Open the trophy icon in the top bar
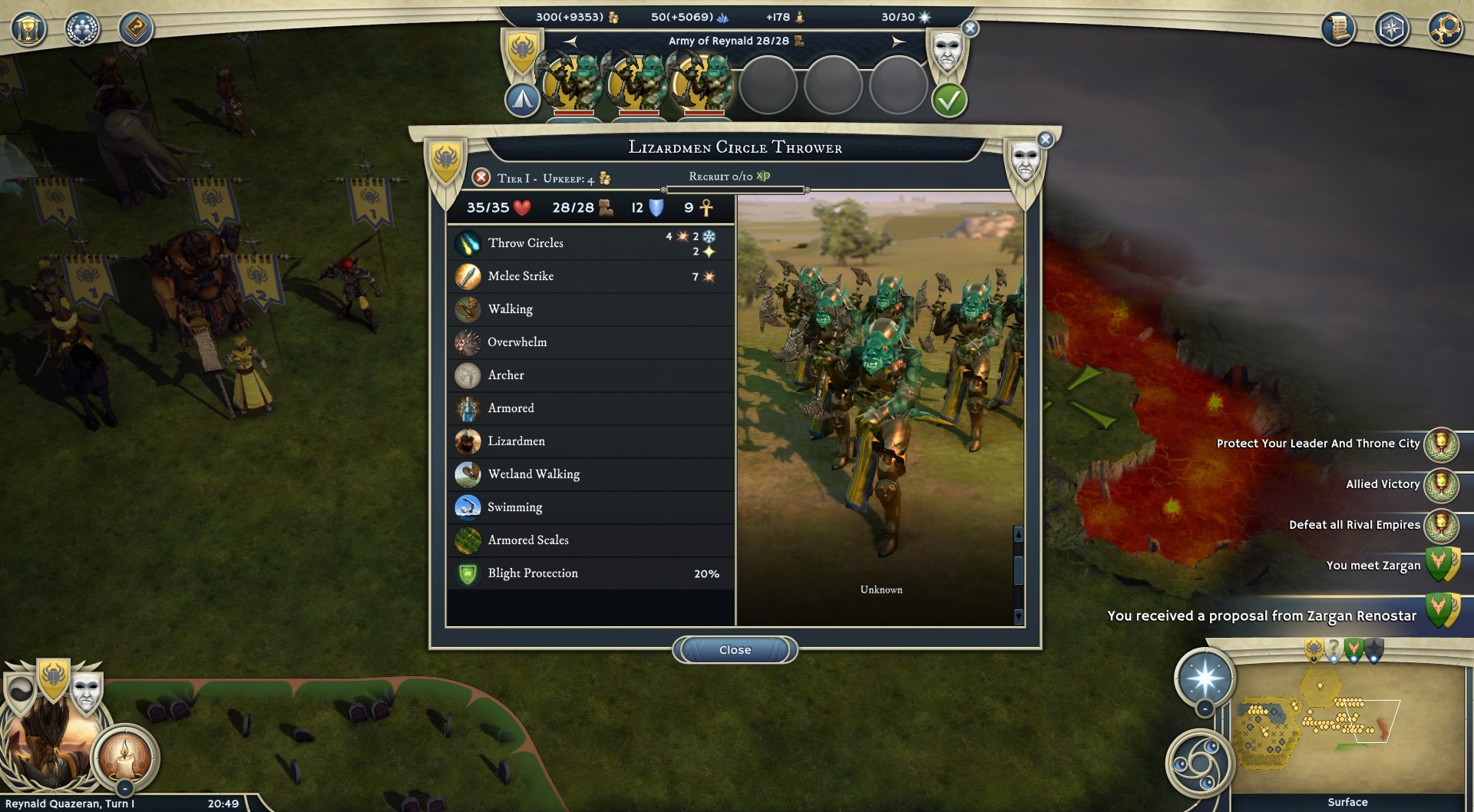The height and width of the screenshot is (812, 1474). point(28,29)
